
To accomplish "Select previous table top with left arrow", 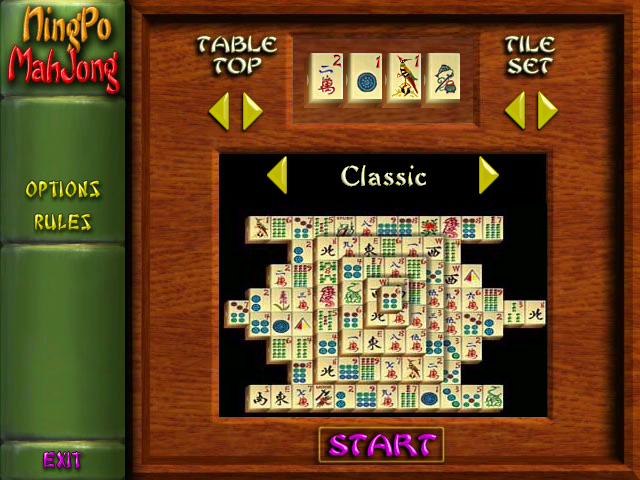I will [x=219, y=111].
